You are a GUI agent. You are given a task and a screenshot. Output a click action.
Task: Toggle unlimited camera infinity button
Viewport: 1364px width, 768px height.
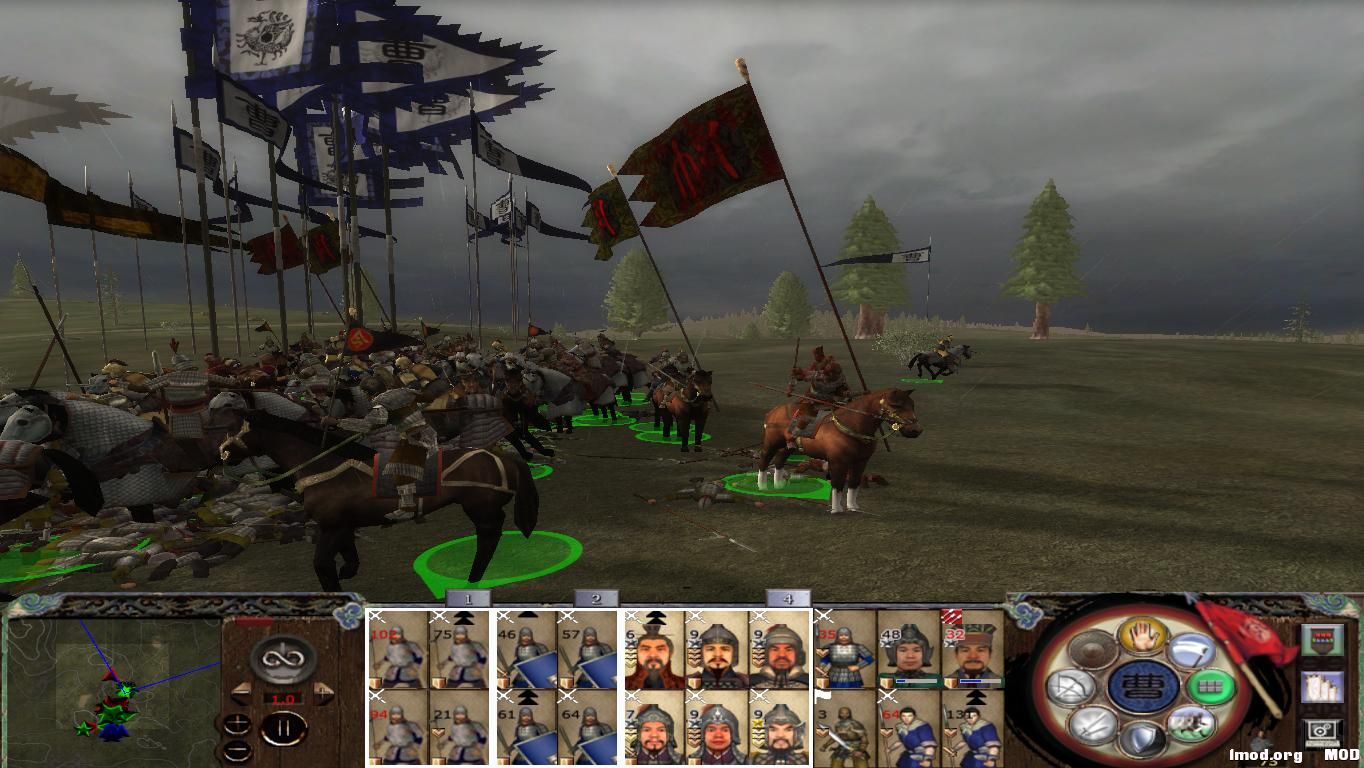pyautogui.click(x=281, y=659)
